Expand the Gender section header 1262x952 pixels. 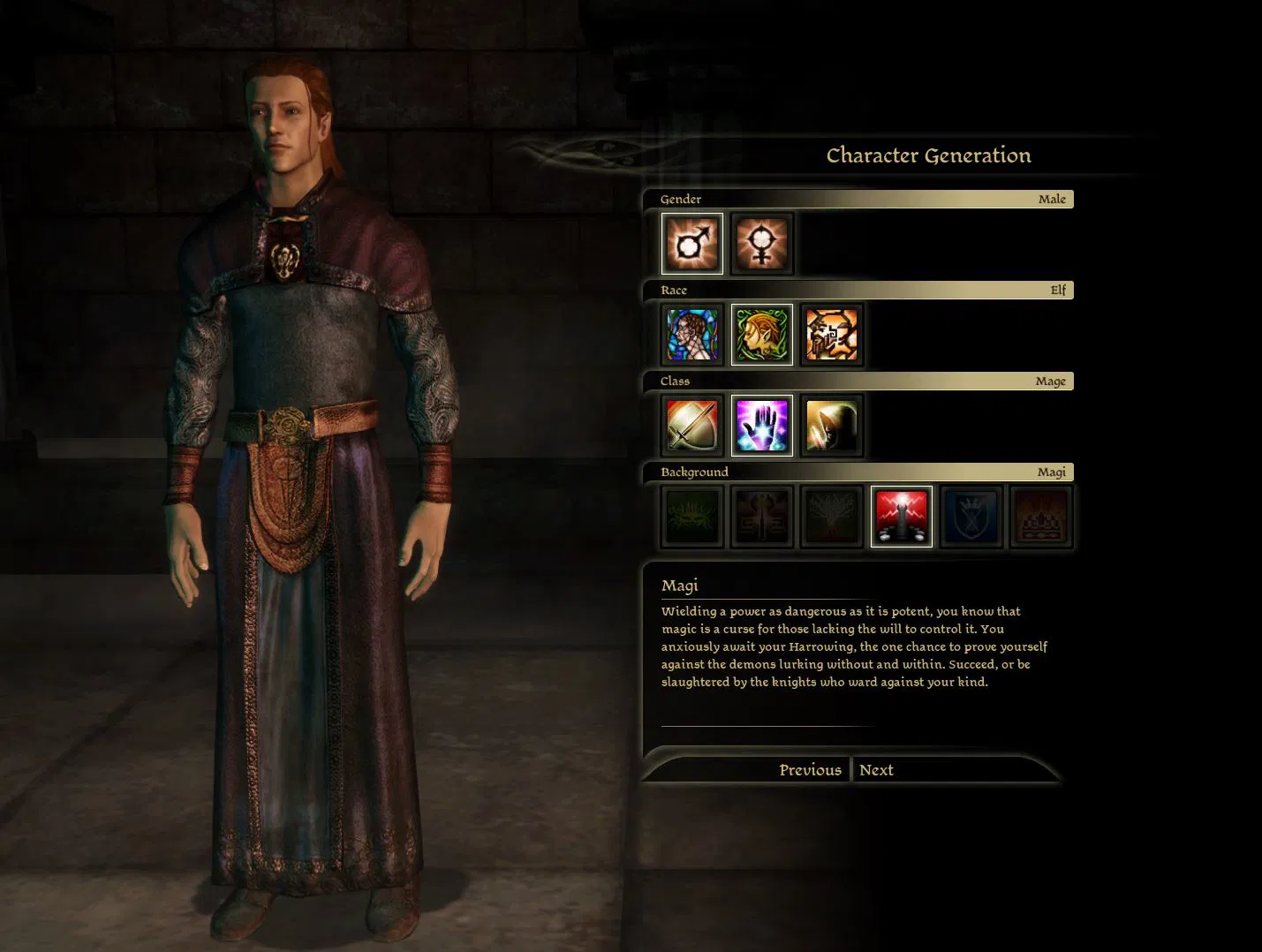click(x=861, y=199)
